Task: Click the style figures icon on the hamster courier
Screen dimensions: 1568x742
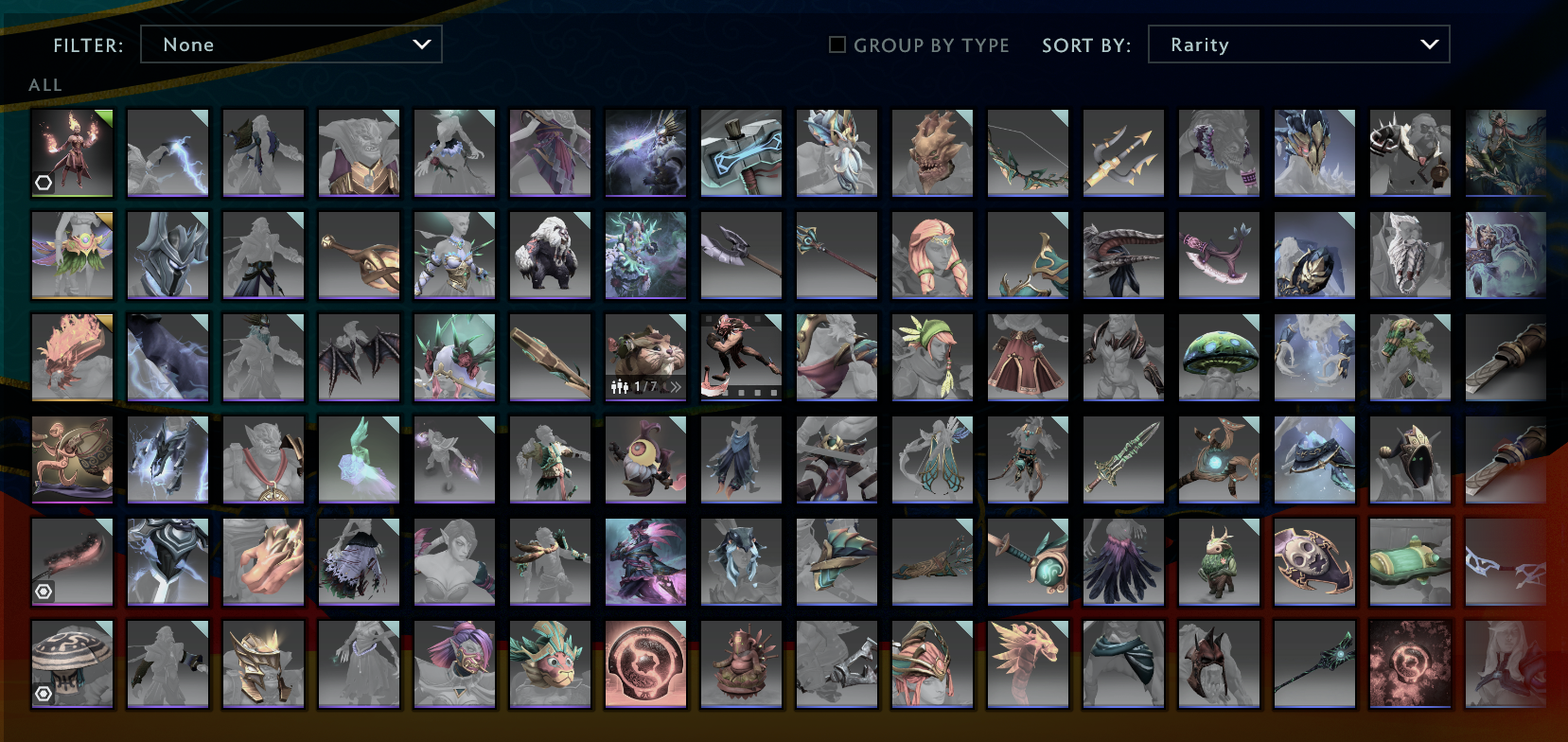Action: [622, 386]
